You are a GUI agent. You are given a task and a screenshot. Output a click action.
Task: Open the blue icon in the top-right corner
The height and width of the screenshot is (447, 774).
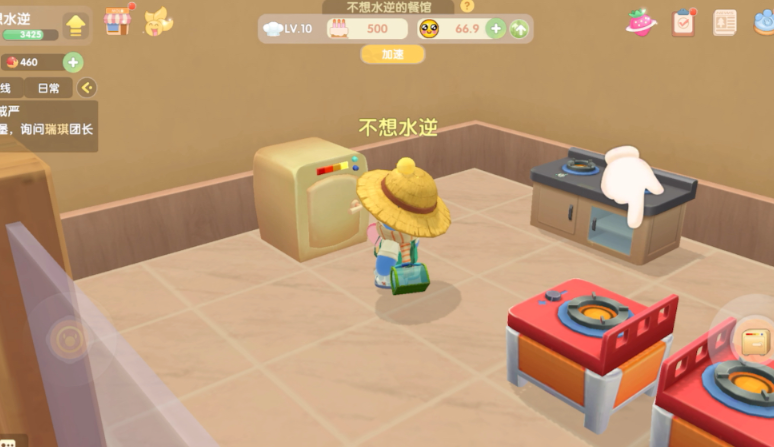point(764,22)
